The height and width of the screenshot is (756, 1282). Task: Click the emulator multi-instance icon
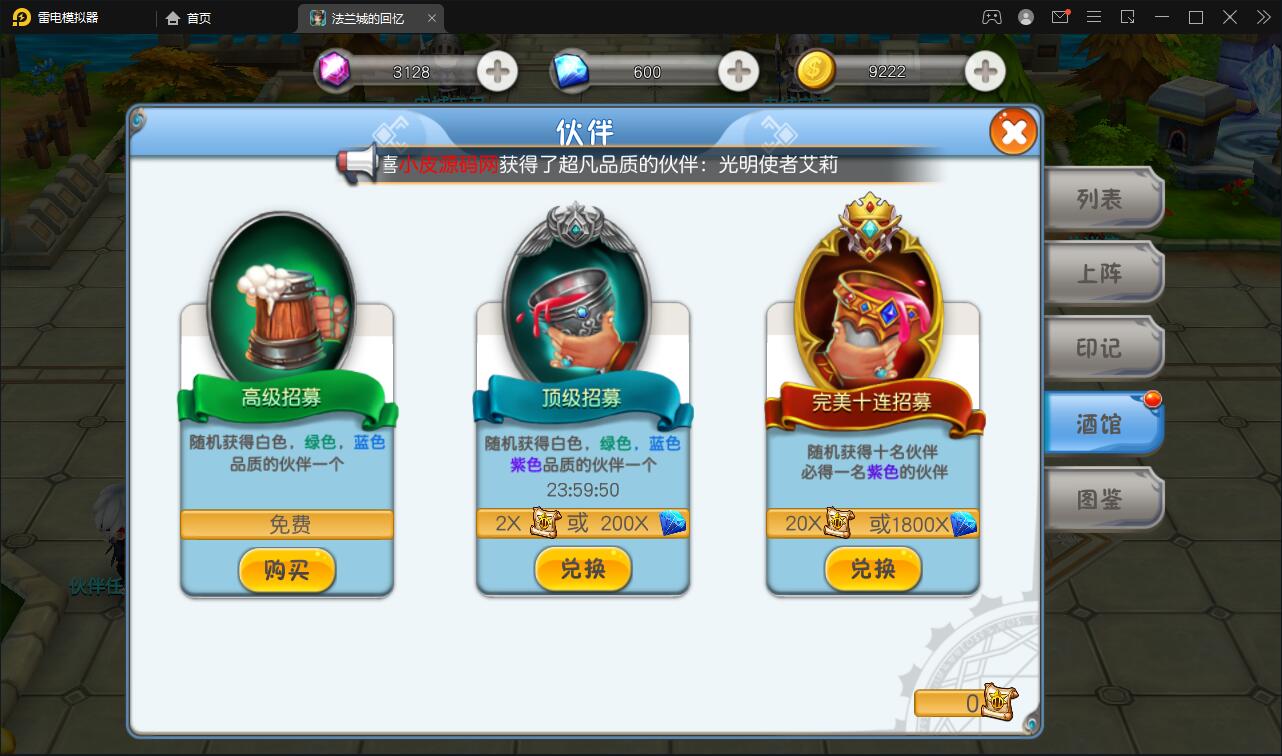(x=1126, y=17)
